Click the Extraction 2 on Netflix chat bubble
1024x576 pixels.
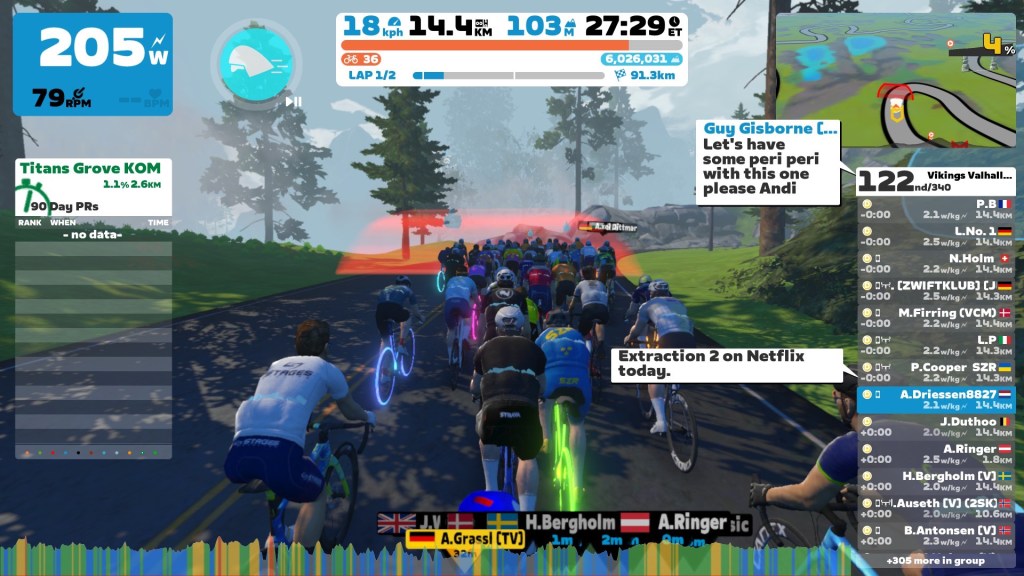(711, 363)
